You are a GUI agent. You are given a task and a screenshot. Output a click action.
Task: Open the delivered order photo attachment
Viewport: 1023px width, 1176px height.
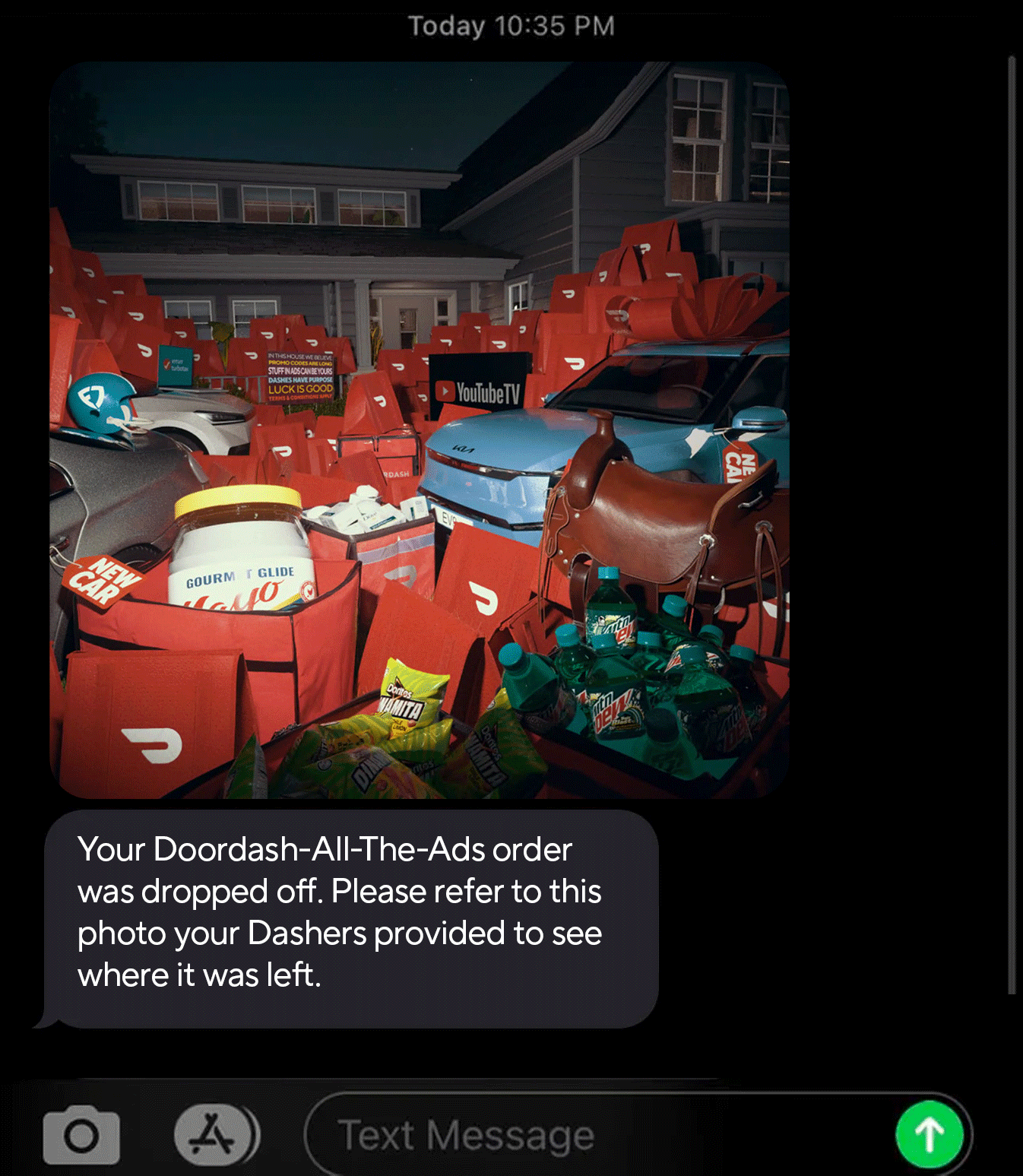point(420,430)
